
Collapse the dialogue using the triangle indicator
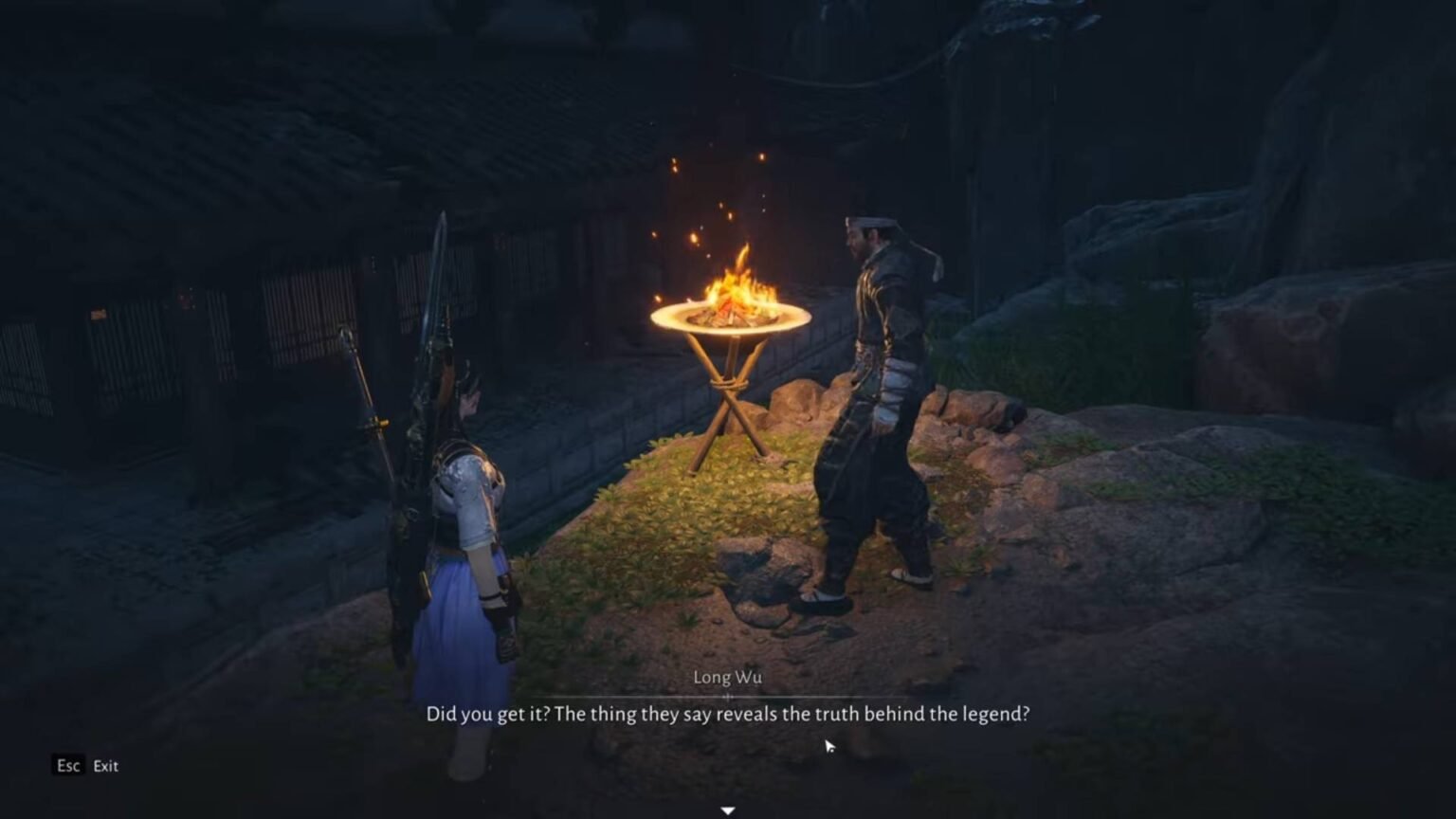tap(727, 810)
